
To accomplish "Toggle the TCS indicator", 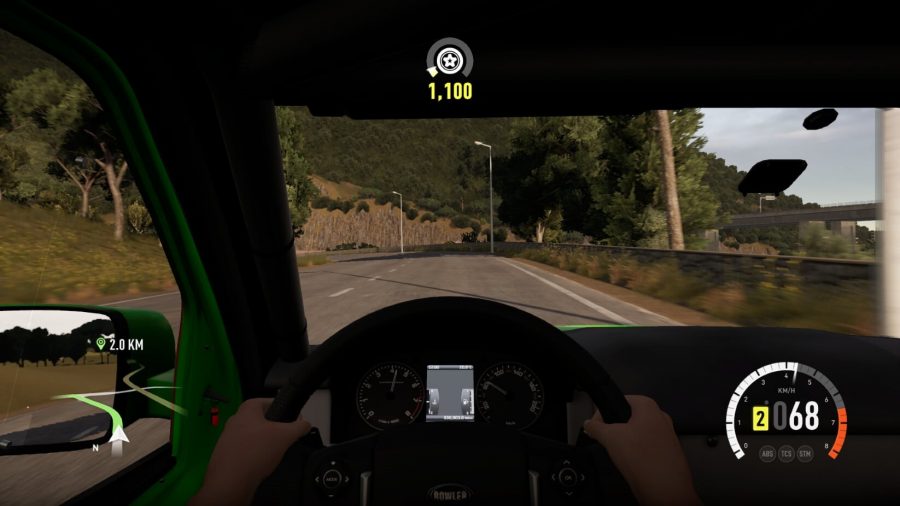I will pyautogui.click(x=787, y=453).
